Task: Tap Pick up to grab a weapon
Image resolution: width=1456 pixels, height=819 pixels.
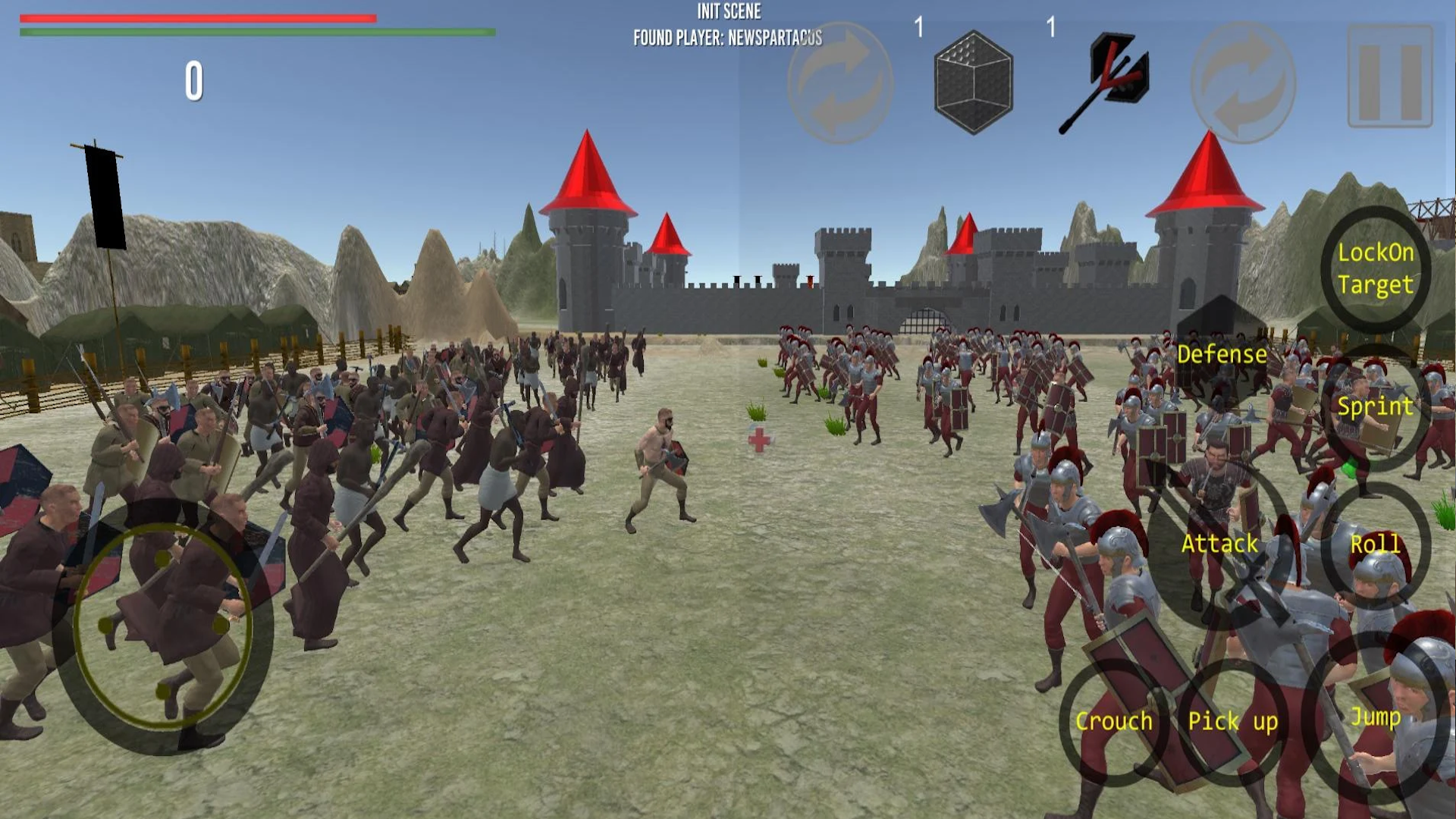Action: tap(1235, 722)
